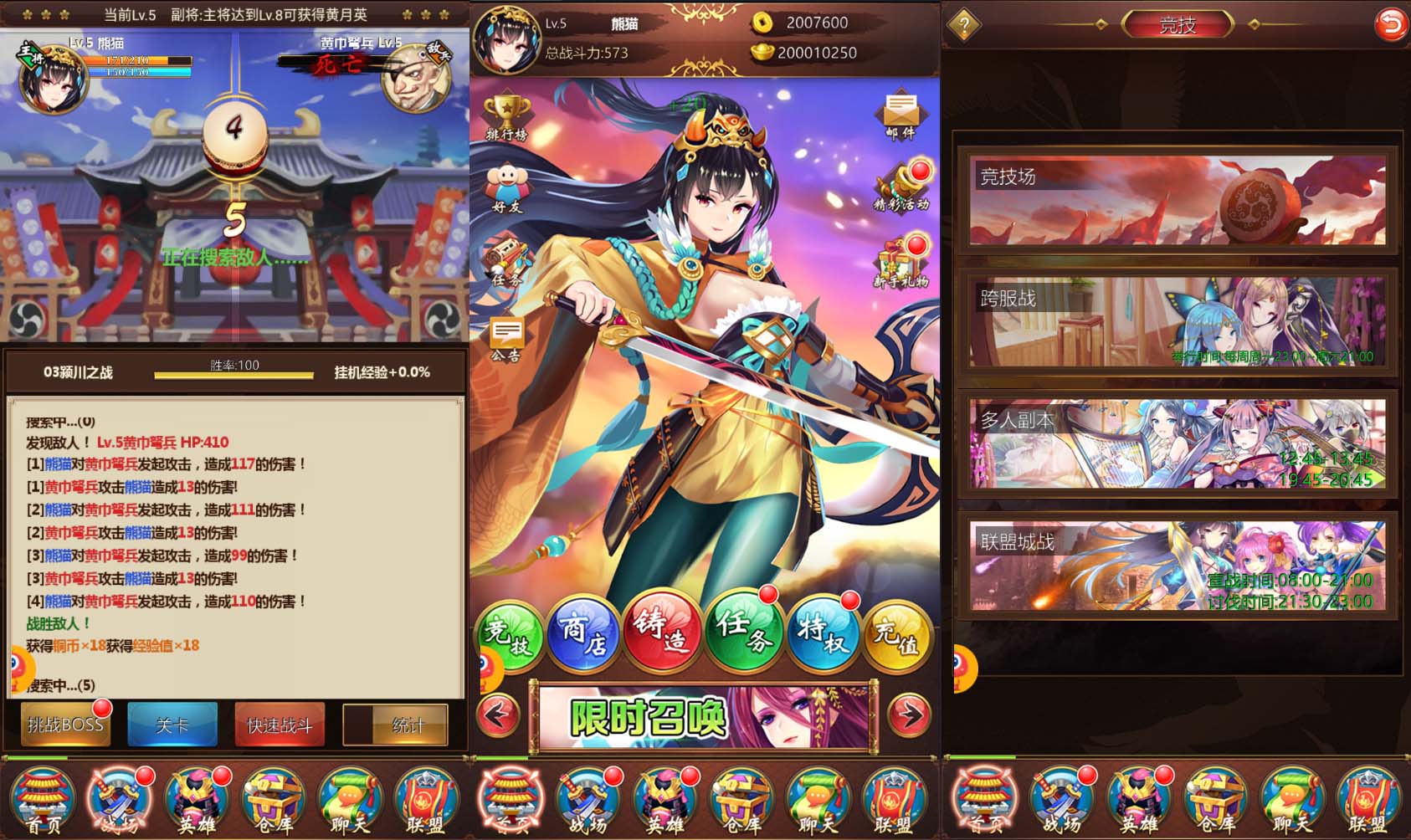
Task: Click the red back arrow button
Action: (x=1390, y=24)
